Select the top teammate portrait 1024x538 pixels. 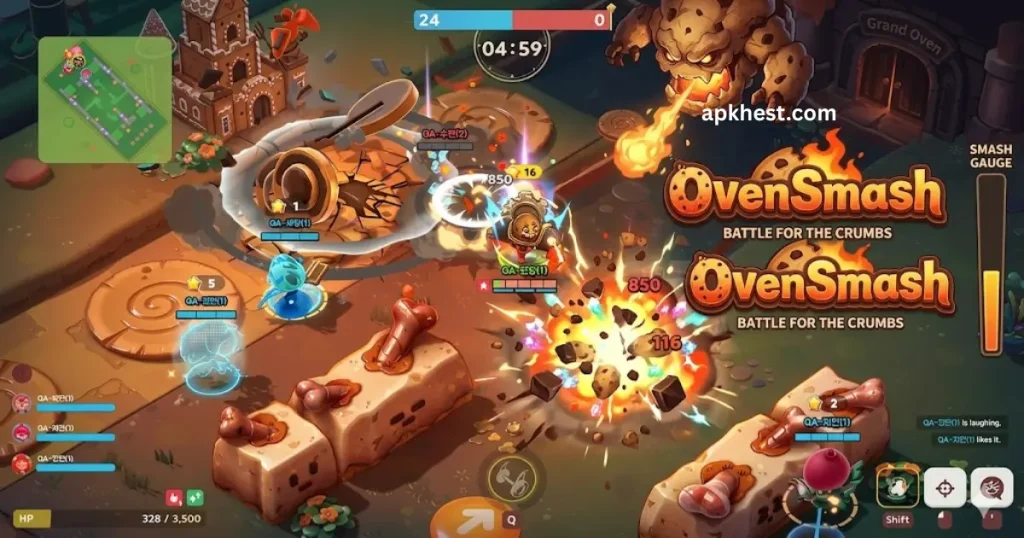pyautogui.click(x=21, y=403)
